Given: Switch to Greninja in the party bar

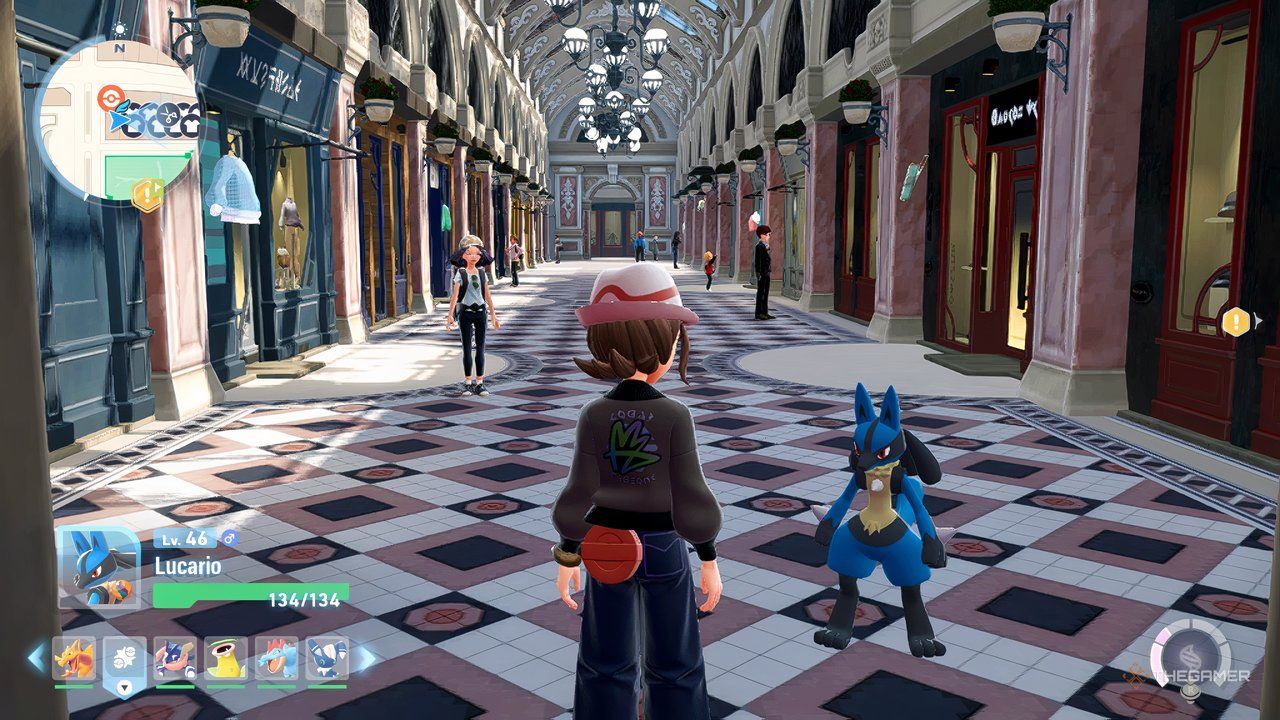Looking at the screenshot, I should click(x=175, y=659).
